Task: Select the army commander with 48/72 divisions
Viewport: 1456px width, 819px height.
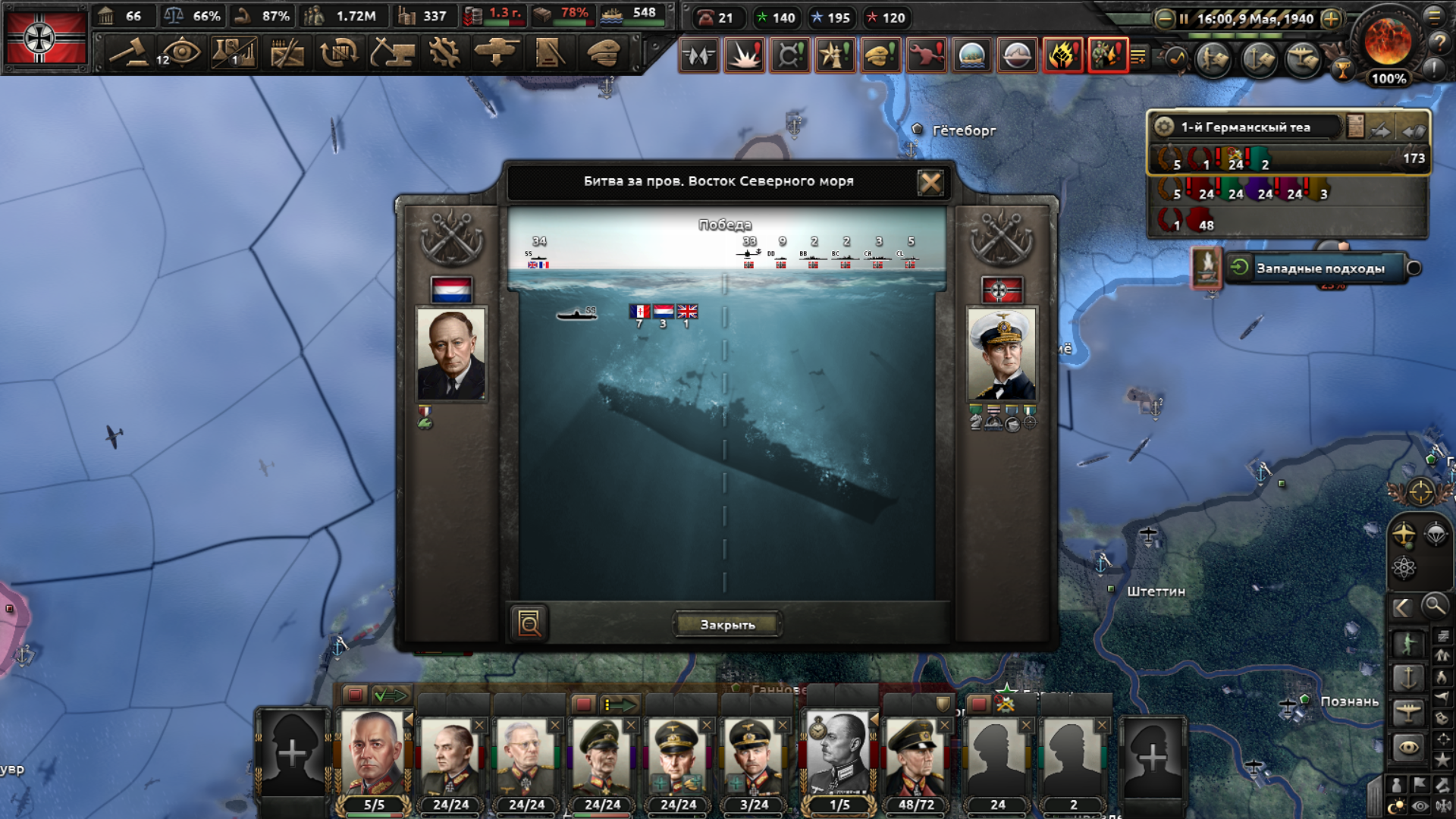Action: pos(915,758)
